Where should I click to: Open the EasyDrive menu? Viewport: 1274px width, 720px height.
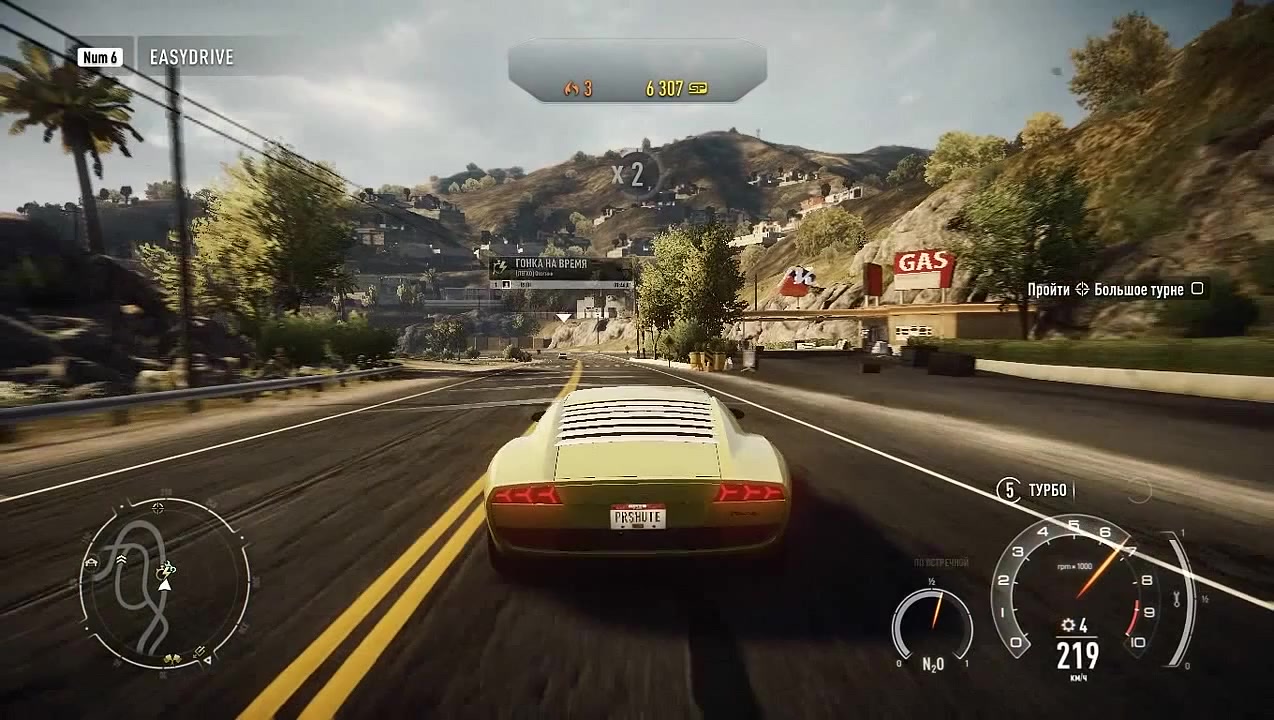pos(190,57)
